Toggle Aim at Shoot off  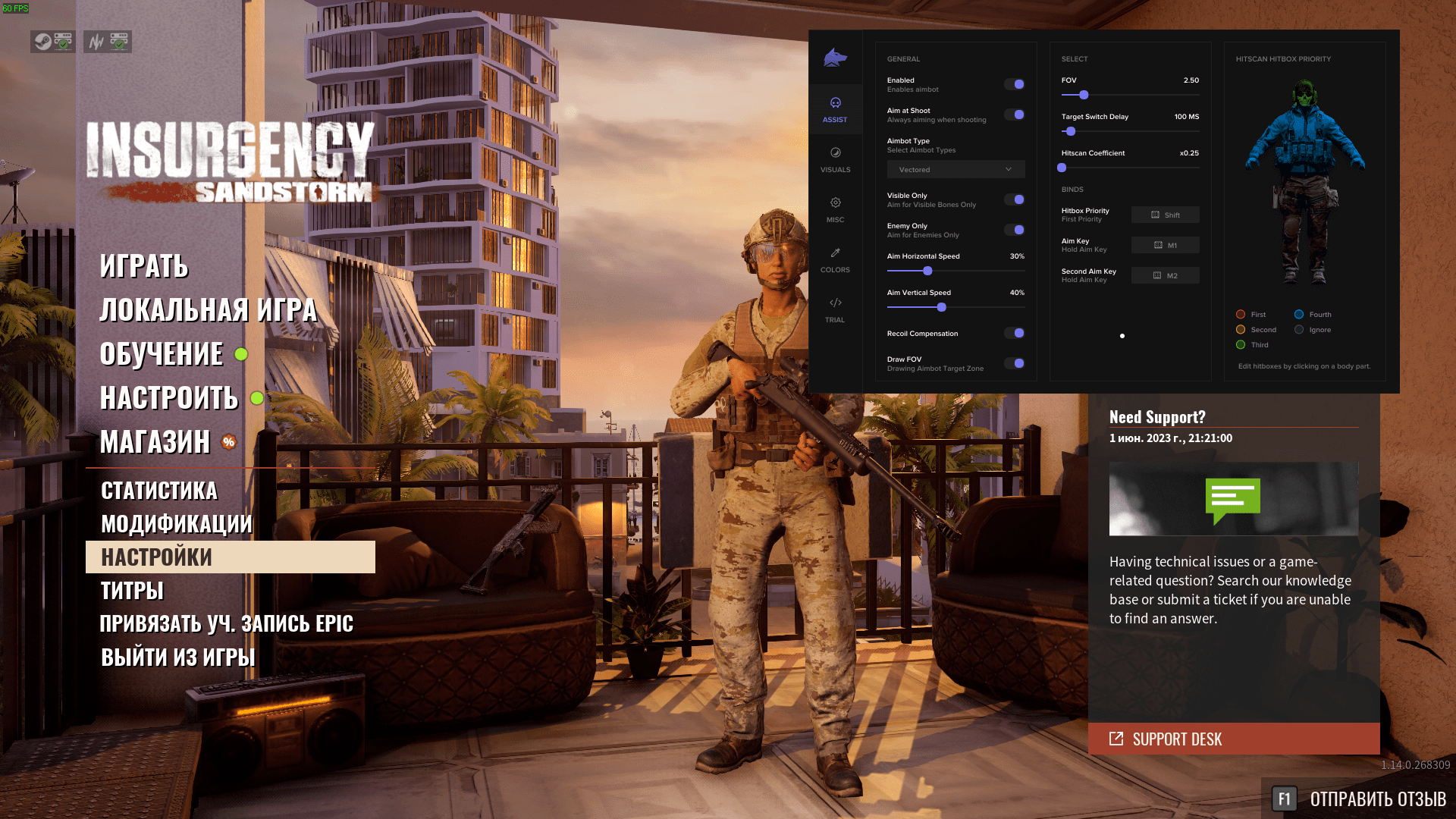coord(1015,115)
